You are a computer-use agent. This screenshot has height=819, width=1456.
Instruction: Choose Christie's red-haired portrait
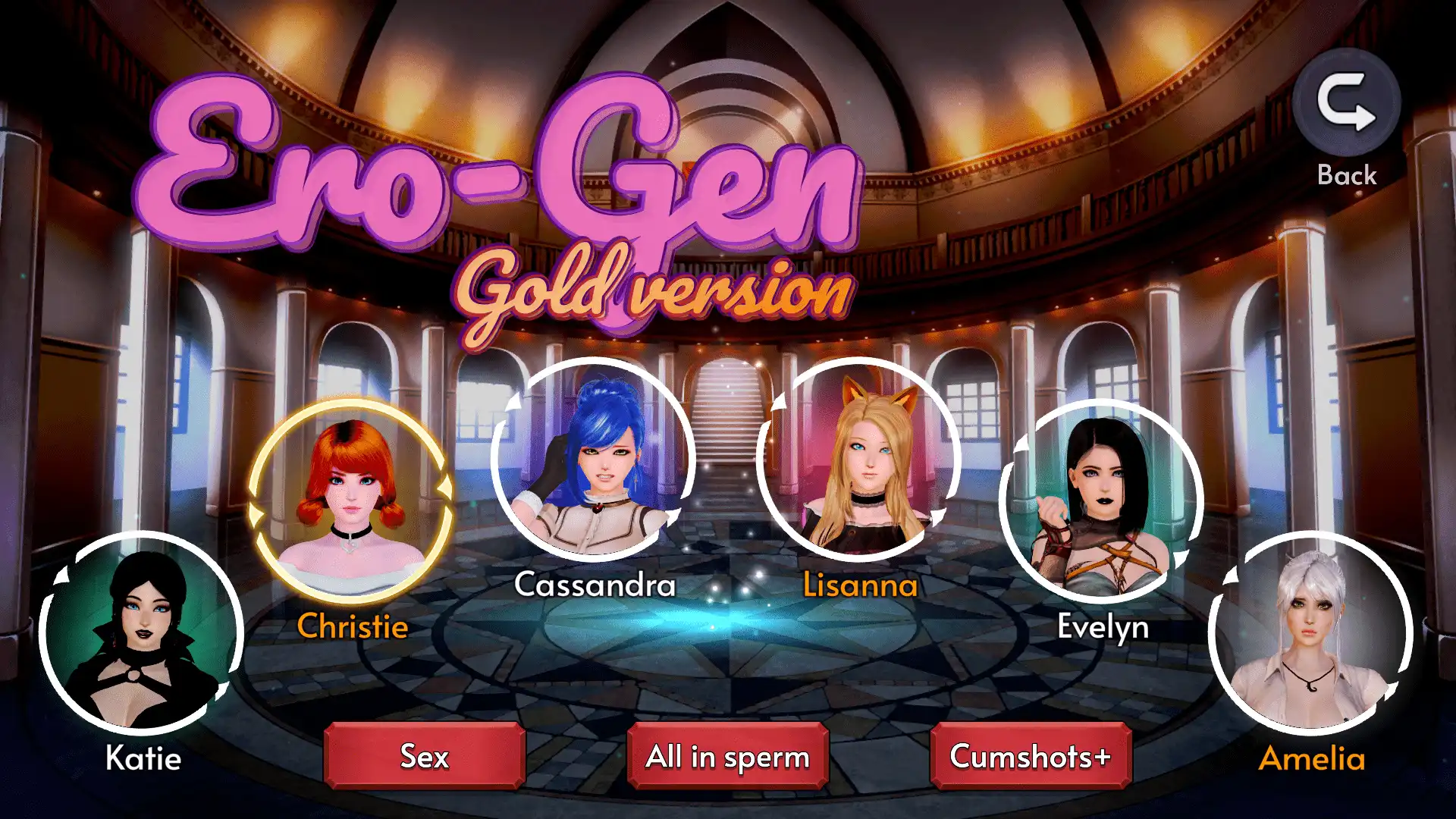(351, 501)
